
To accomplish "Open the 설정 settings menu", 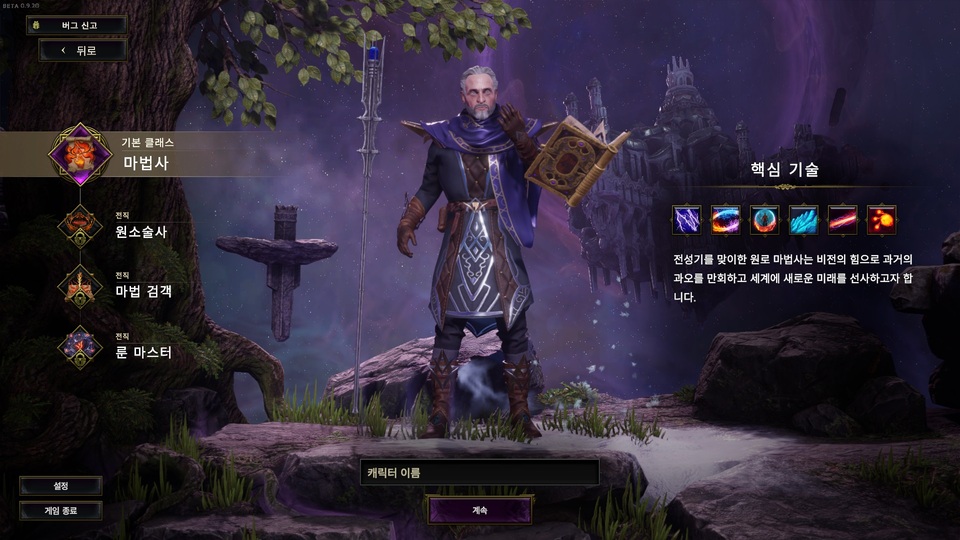I will (61, 486).
